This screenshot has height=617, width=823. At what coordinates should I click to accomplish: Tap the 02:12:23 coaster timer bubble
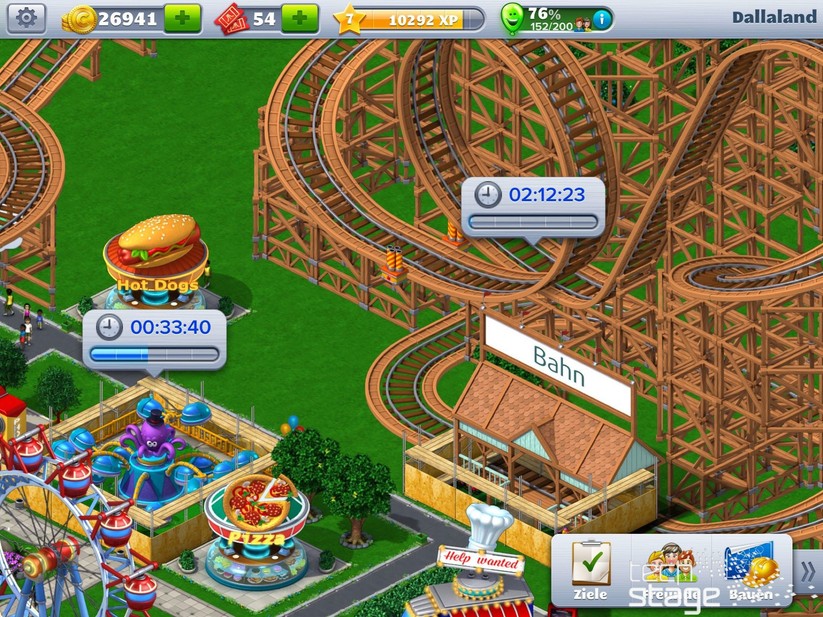533,206
